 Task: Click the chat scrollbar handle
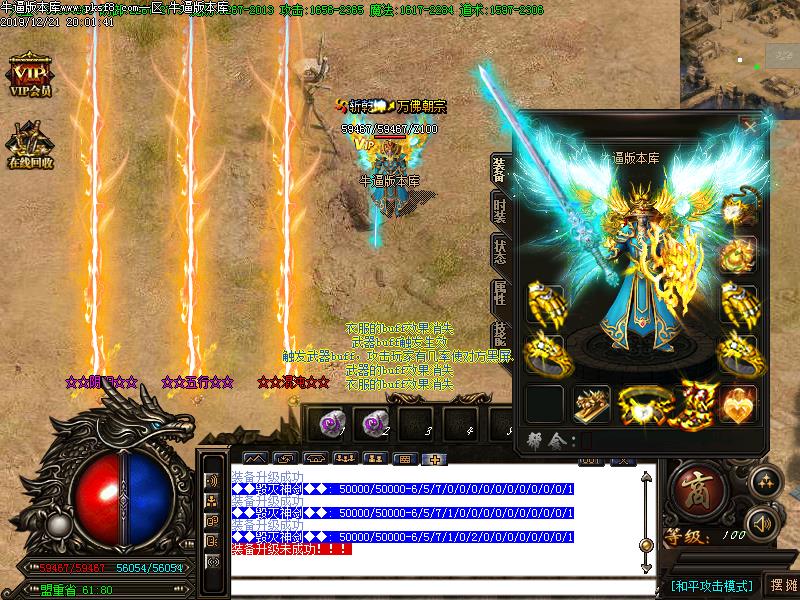(x=646, y=544)
